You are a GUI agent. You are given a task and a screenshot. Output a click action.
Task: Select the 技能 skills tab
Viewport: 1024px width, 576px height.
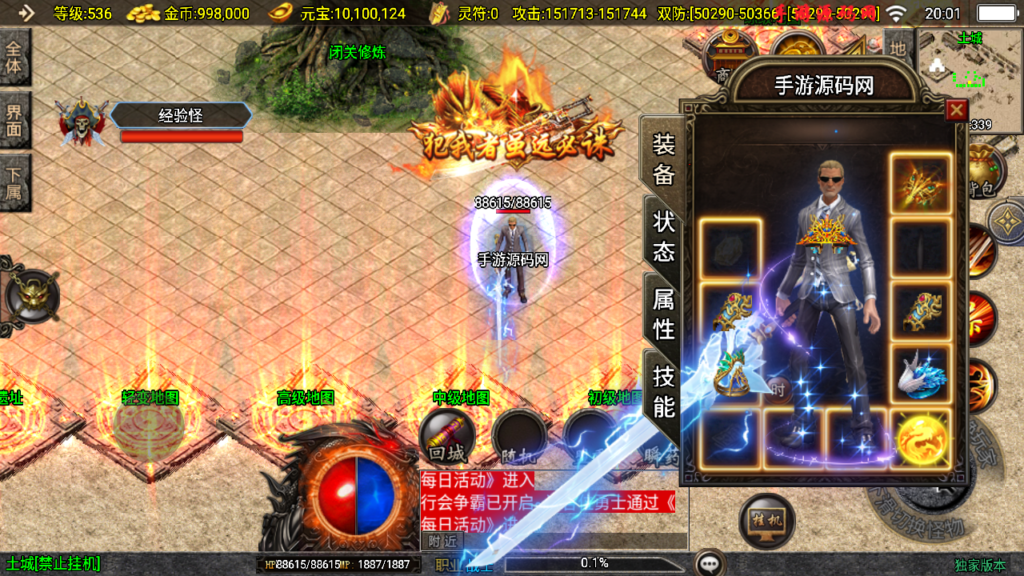point(664,391)
